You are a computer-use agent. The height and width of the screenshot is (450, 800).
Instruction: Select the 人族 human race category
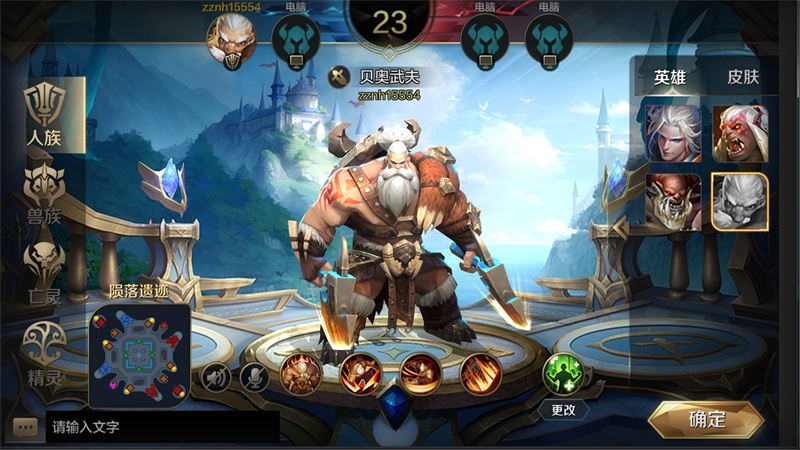(44, 115)
